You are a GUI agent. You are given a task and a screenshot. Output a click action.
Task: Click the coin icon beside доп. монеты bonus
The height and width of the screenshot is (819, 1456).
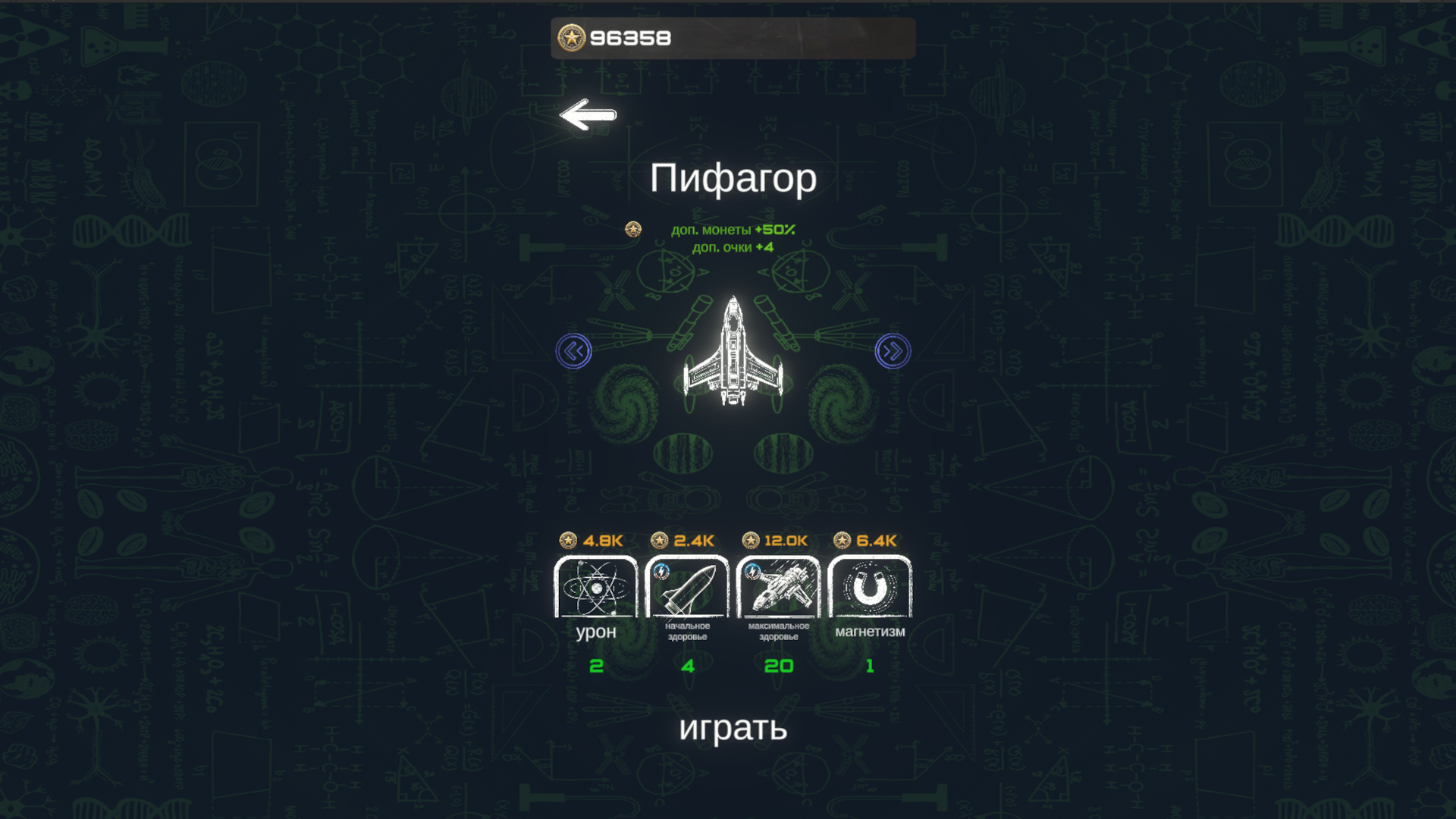click(x=632, y=229)
